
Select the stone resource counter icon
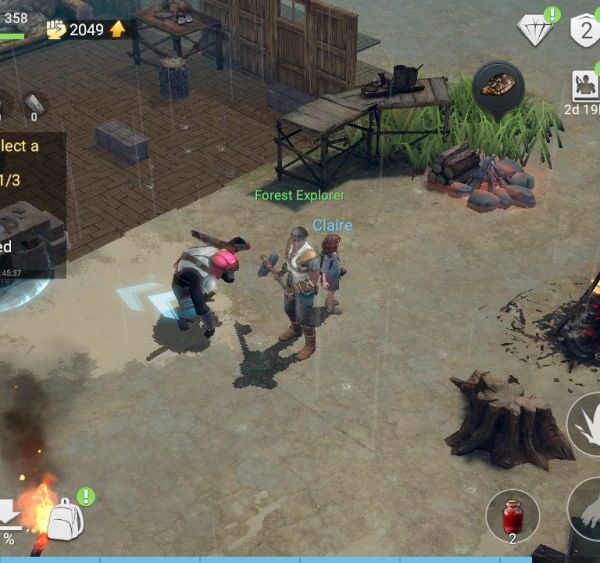tap(33, 103)
